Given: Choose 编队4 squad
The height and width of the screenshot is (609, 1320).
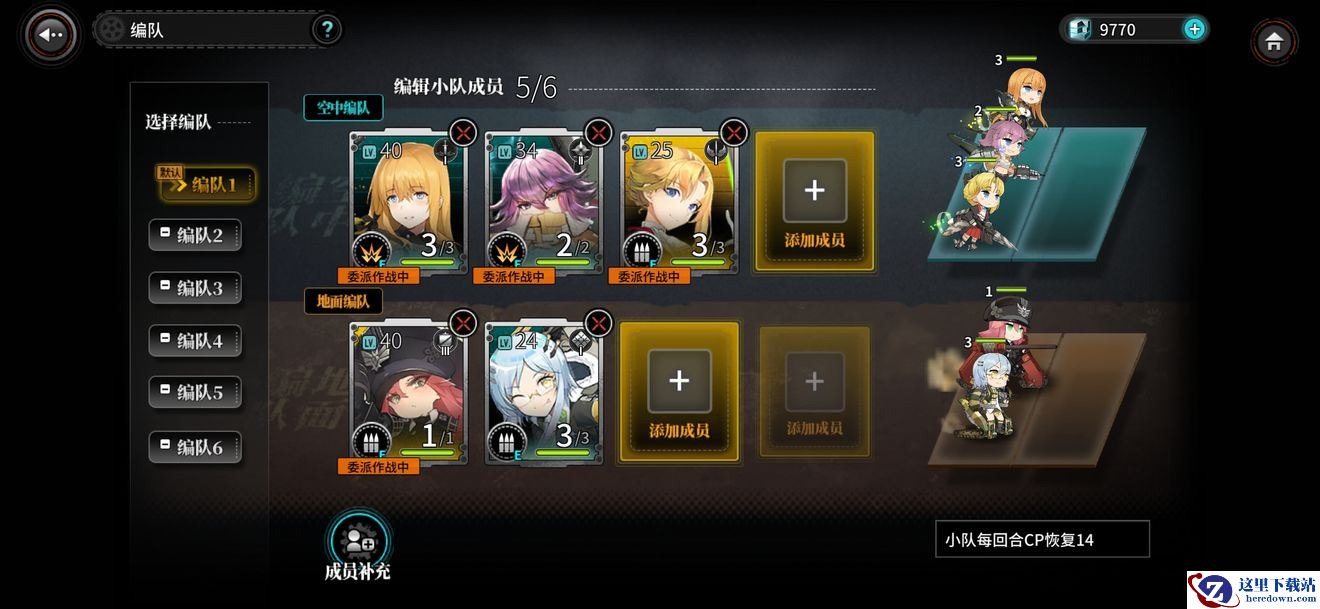Looking at the screenshot, I should (x=196, y=341).
